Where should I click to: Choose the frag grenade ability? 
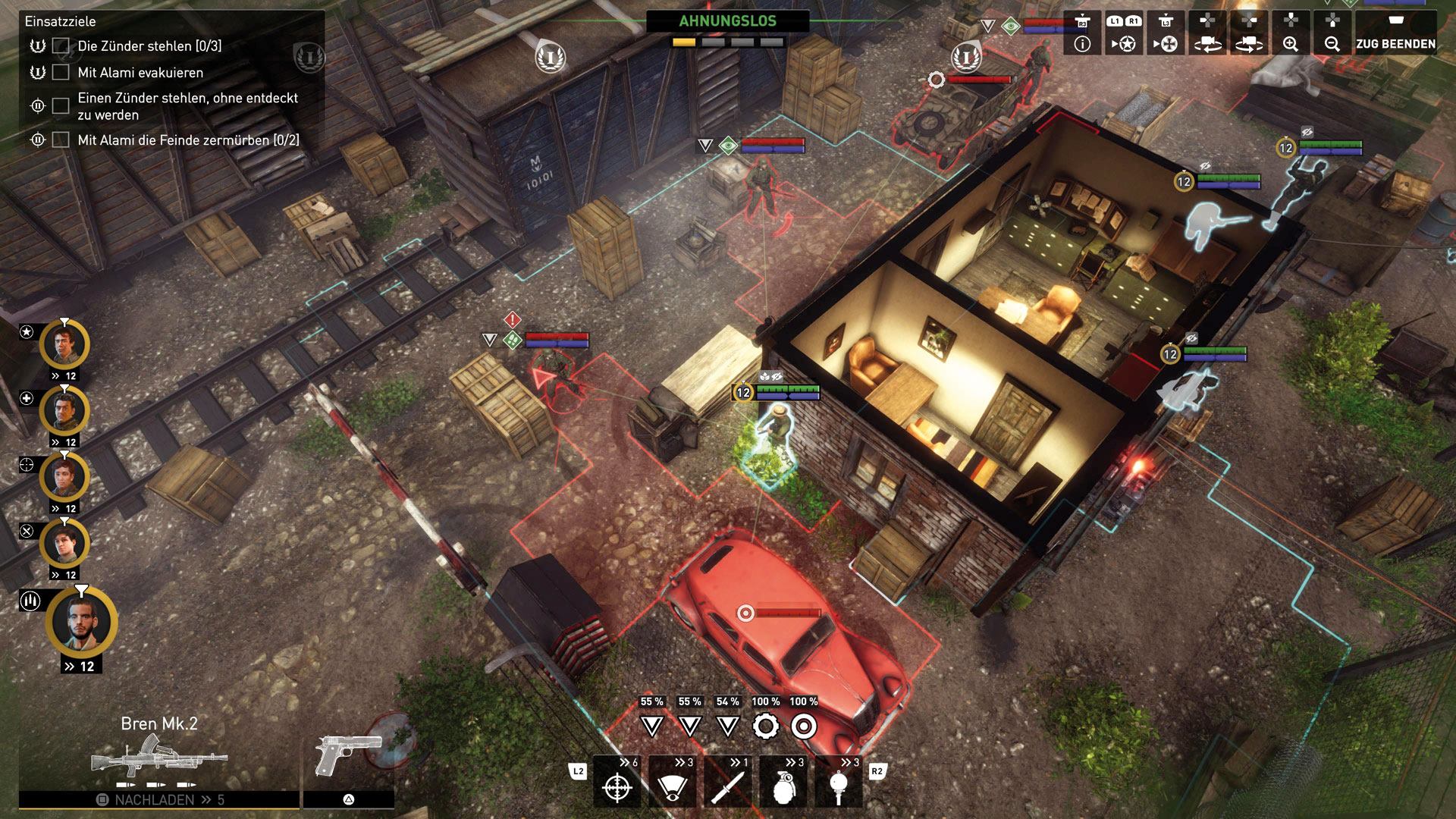(783, 783)
